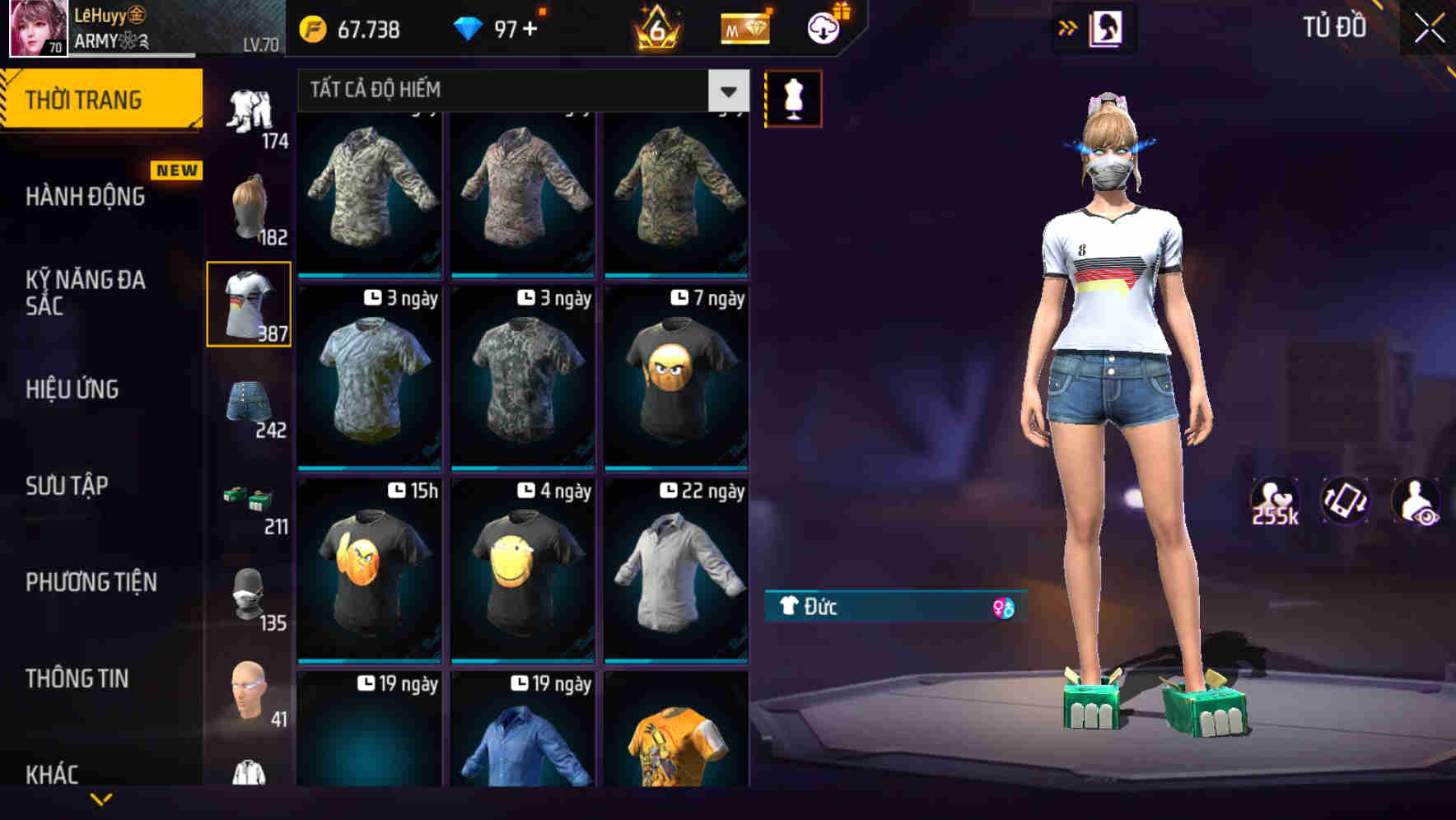The height and width of the screenshot is (820, 1456).
Task: Select the shirts category icon labeled 387
Action: [x=250, y=305]
